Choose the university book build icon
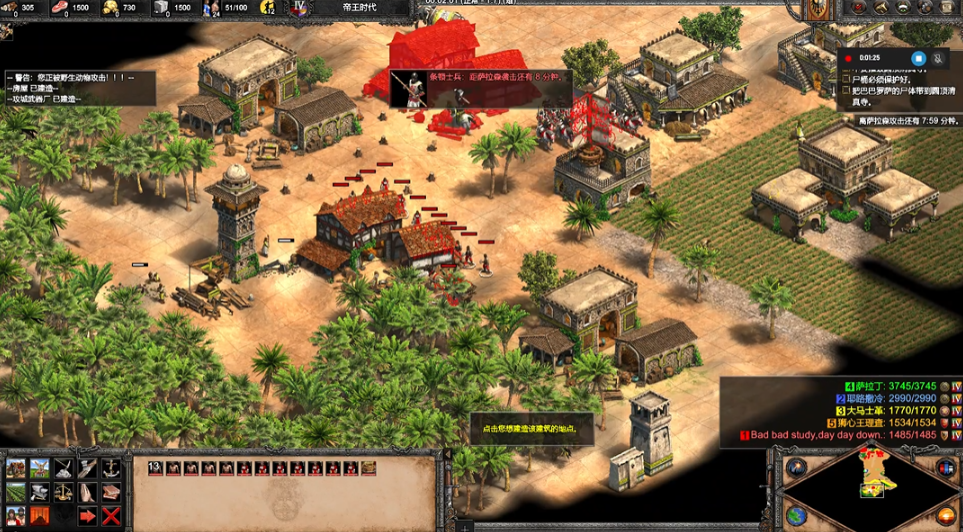 [x=111, y=492]
